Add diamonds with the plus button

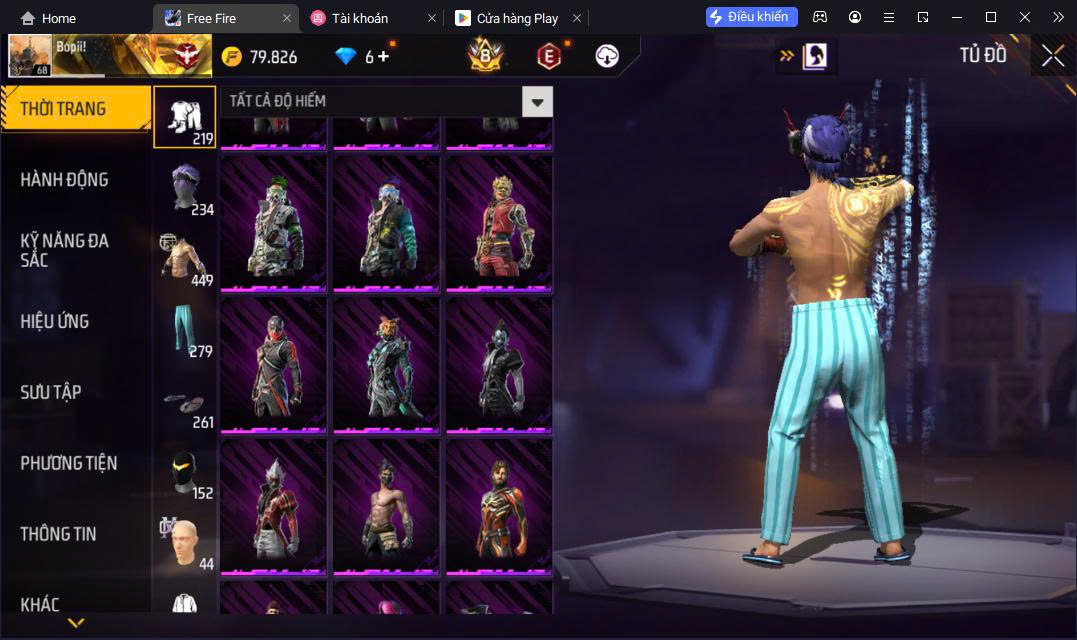(383, 56)
